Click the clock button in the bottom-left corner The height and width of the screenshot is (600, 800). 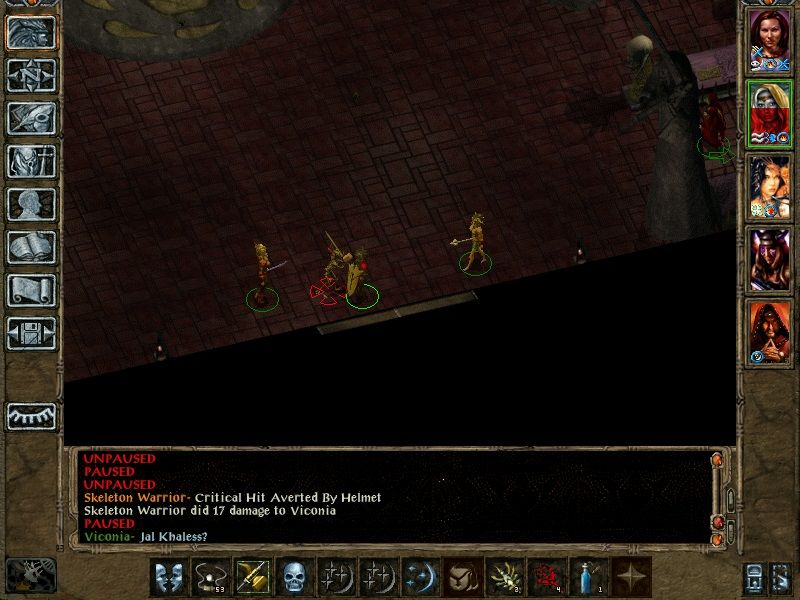point(30,574)
